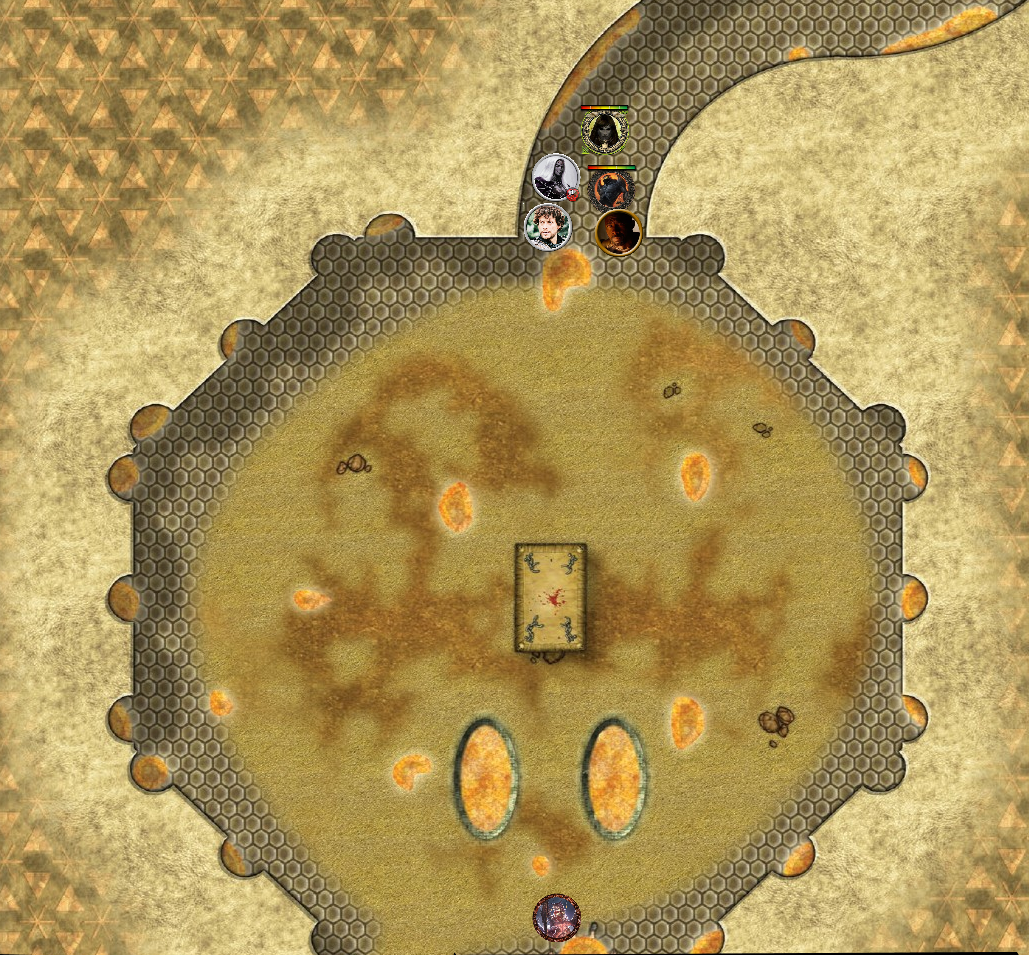Select the white-haired dark elf token
Image resolution: width=1029 pixels, height=955 pixels.
555,177
